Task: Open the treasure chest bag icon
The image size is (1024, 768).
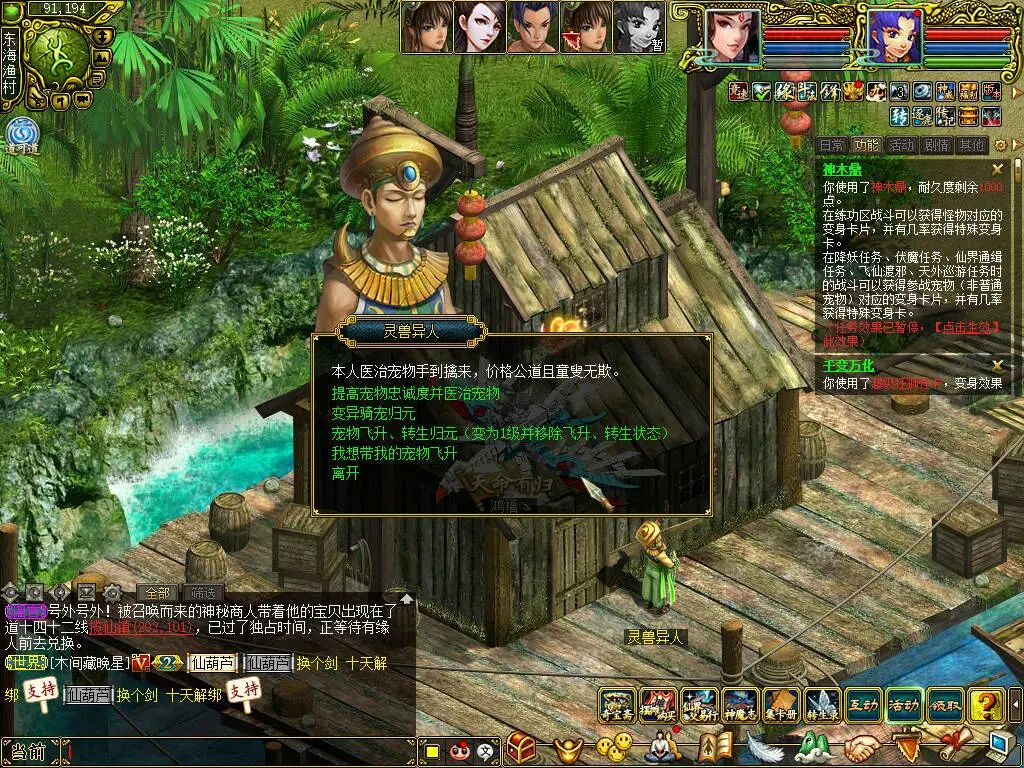Action: point(521,747)
